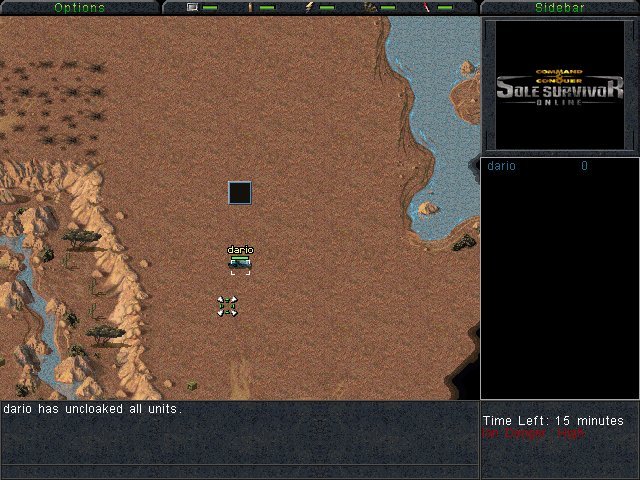This screenshot has width=640, height=480.
Task: Toggle the Sidebar tab
Action: [560, 7]
